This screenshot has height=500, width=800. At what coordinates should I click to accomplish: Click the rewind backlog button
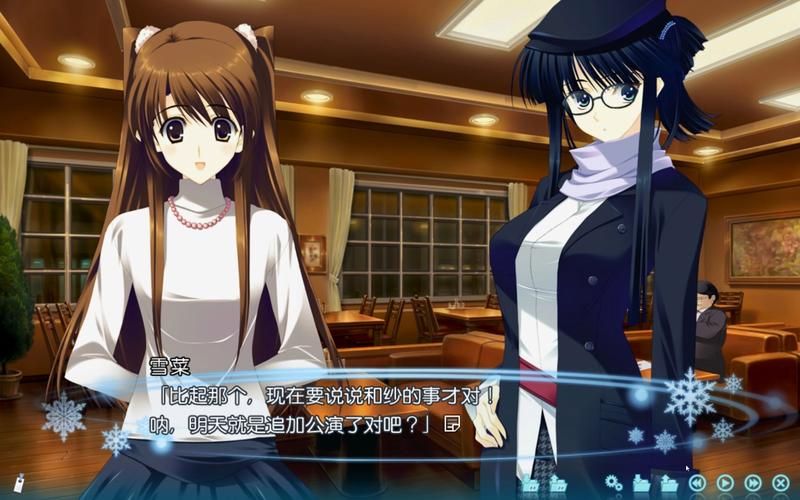coord(697,484)
